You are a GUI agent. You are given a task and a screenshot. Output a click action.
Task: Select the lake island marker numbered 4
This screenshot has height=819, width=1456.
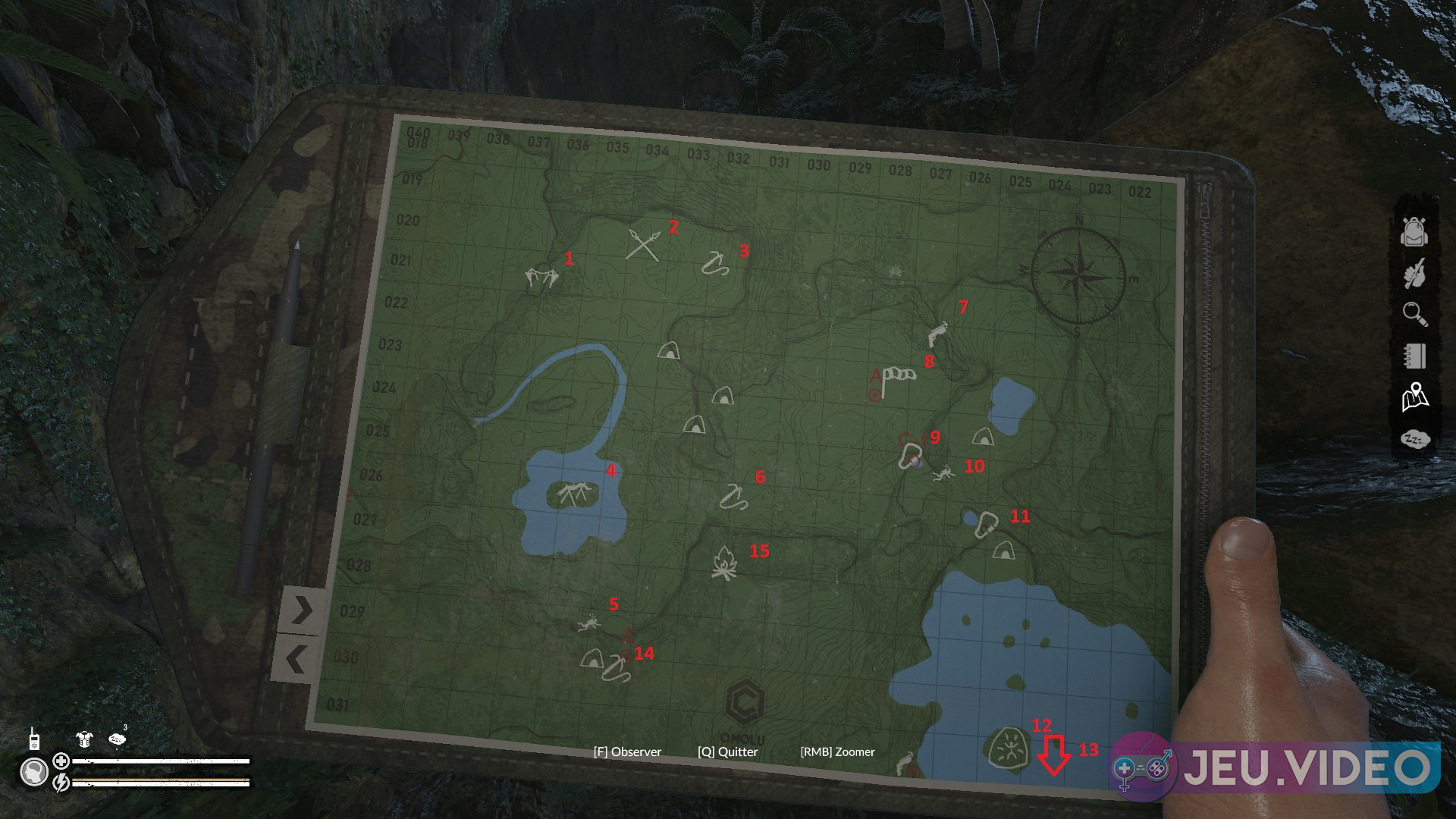573,495
